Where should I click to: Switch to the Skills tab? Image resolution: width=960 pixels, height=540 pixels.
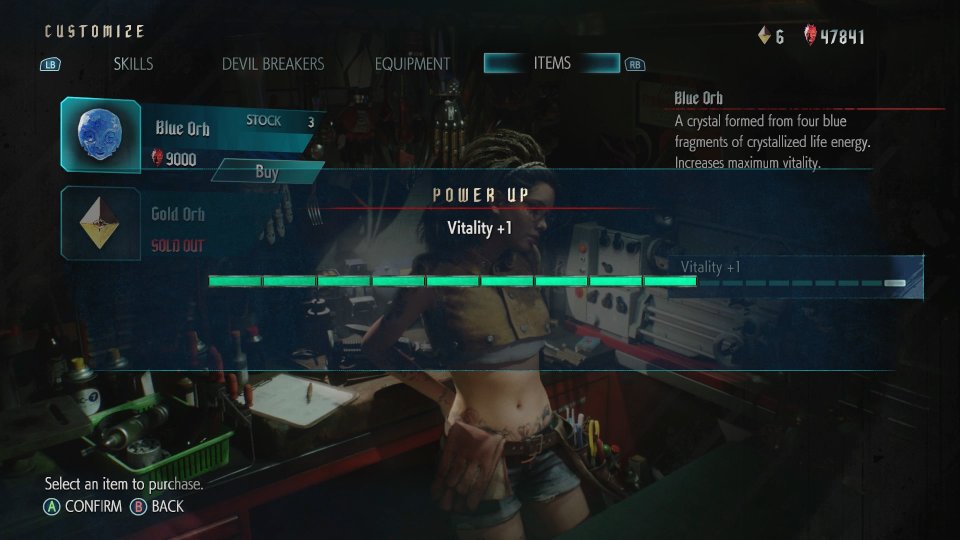coord(133,64)
